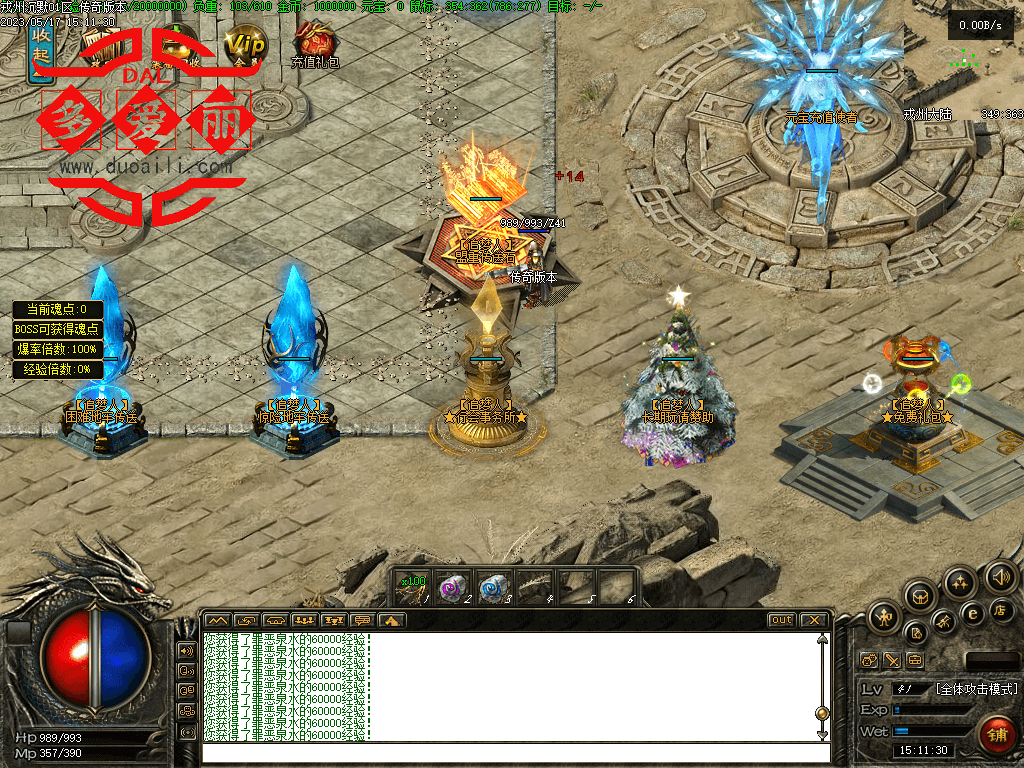Screen dimensions: 1024x768
Task: Use the purple swirl stone in slot 2
Action: (453, 587)
